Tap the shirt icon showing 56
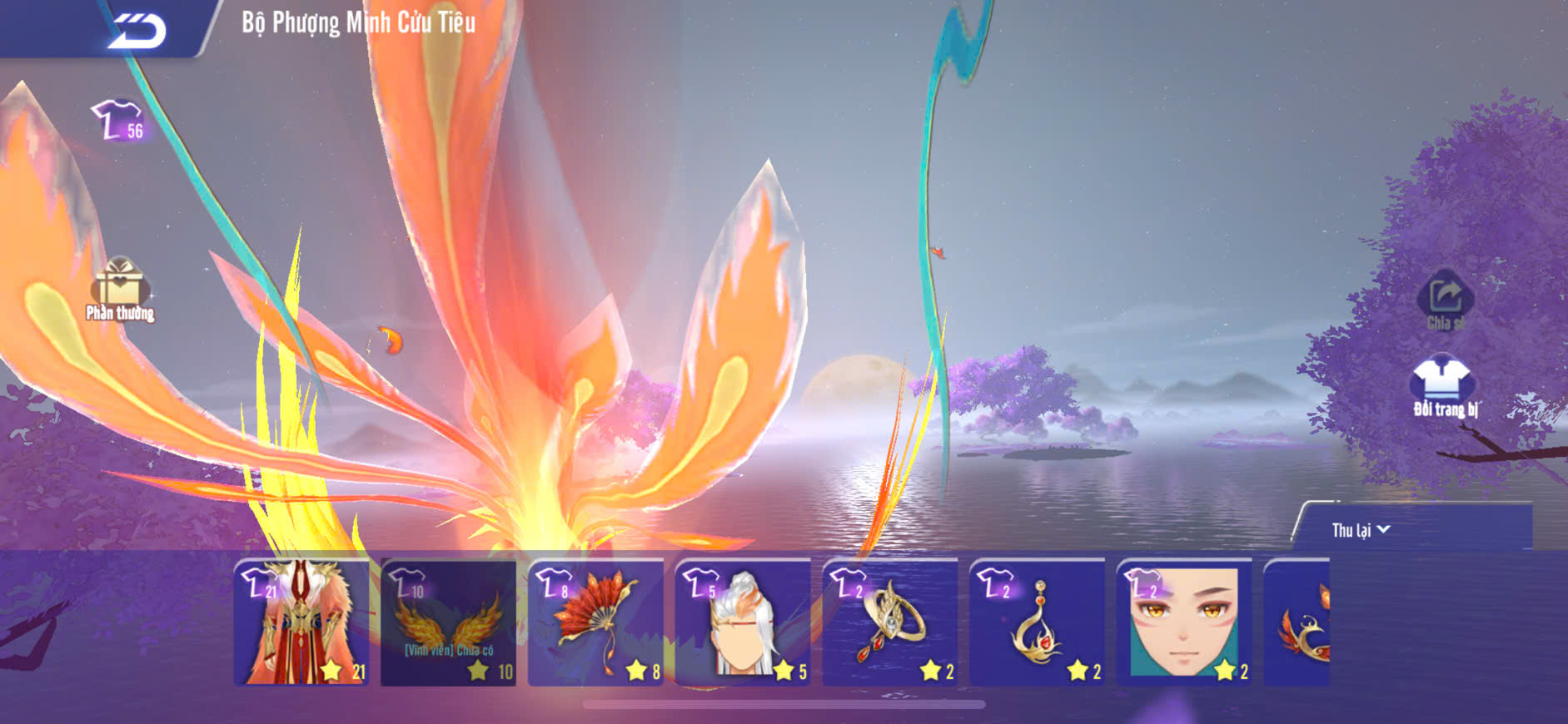Viewport: 1568px width, 724px height. 118,121
